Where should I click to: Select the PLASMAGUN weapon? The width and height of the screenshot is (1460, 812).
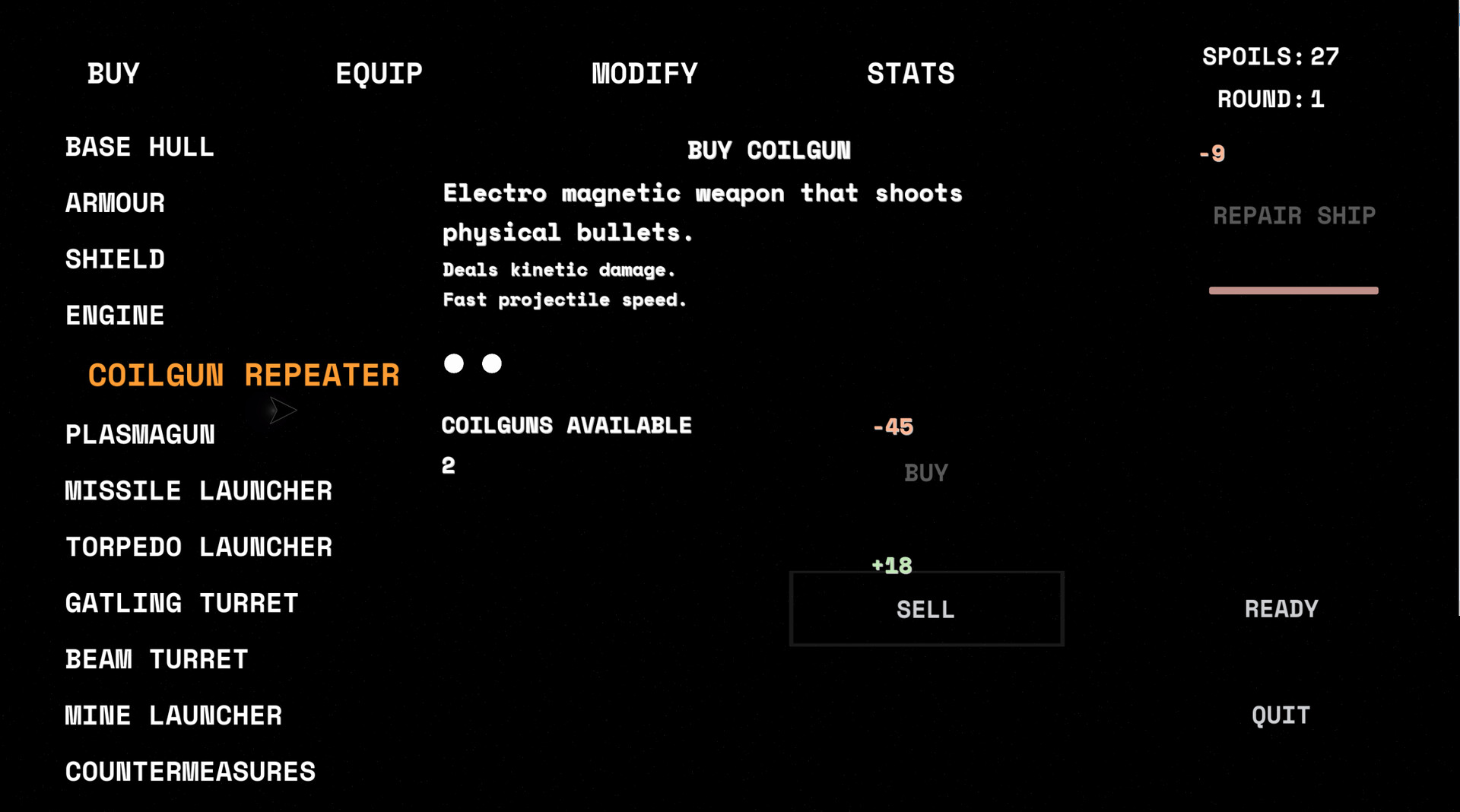click(140, 434)
